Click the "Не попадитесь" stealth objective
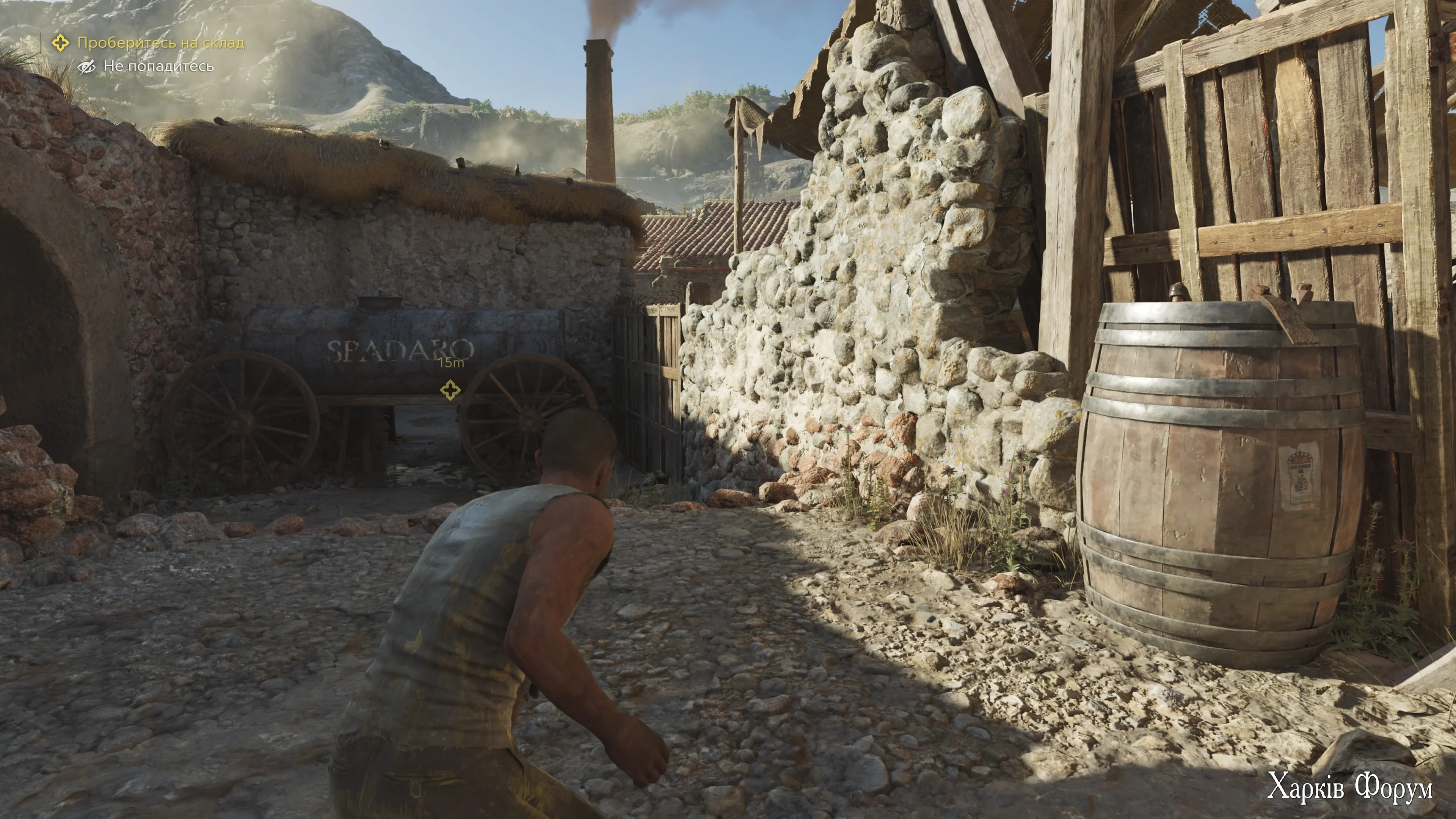The width and height of the screenshot is (1456, 819). 158,67
